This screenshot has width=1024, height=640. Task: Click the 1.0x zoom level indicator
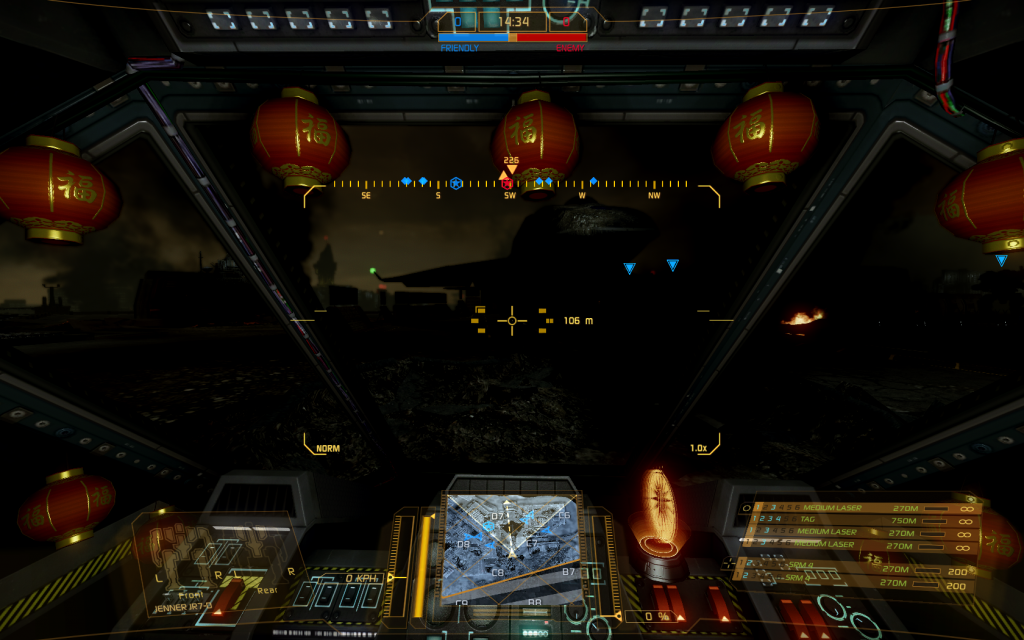point(698,448)
